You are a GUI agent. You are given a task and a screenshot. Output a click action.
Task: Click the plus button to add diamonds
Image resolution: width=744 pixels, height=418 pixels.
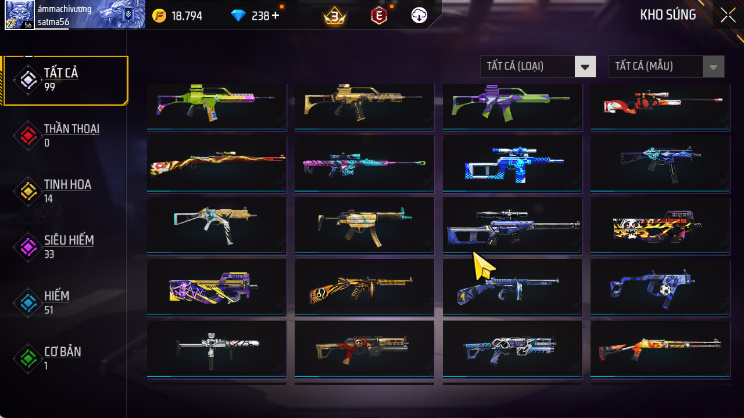click(275, 16)
